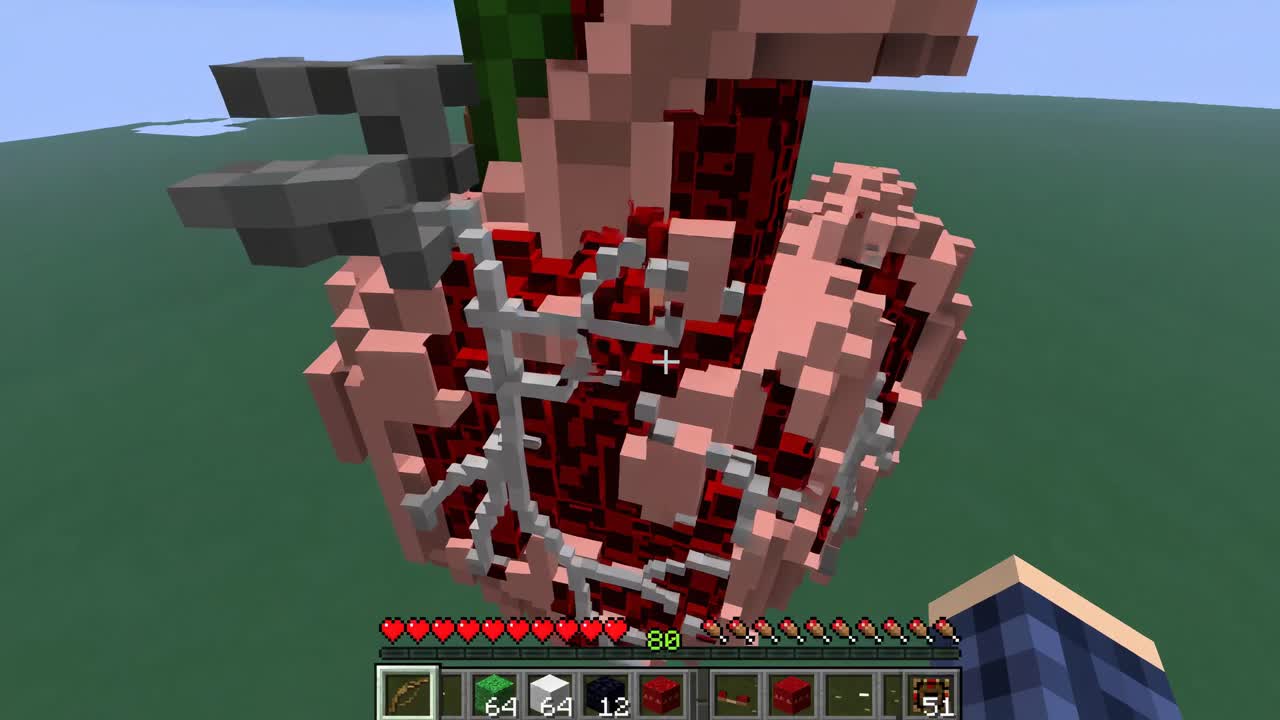Click the experience level number 80
This screenshot has height=720, width=1280.
point(665,640)
